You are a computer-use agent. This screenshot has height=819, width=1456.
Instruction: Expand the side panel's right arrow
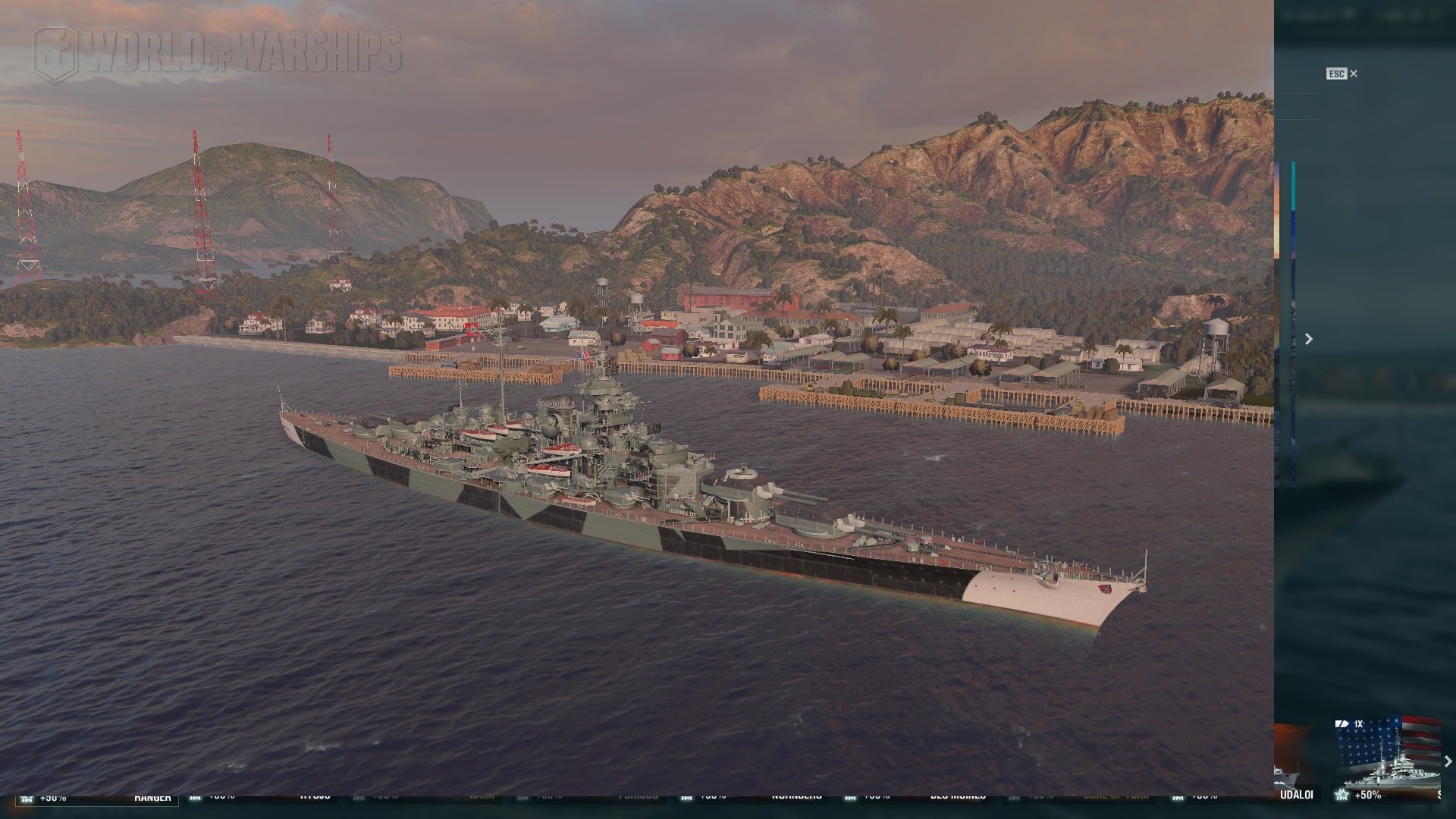[x=1308, y=339]
